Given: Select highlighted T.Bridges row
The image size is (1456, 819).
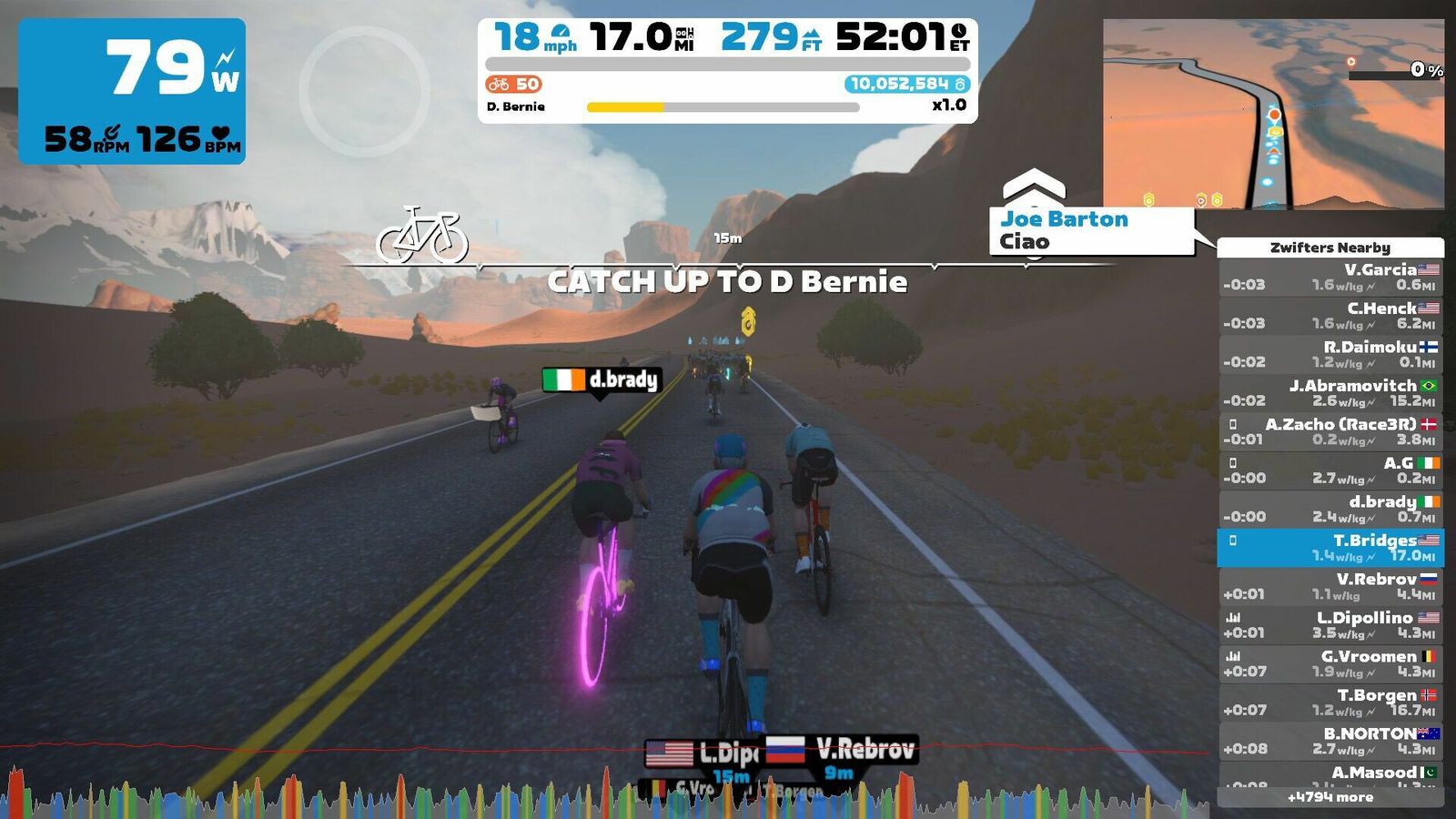Looking at the screenshot, I should click(1330, 548).
